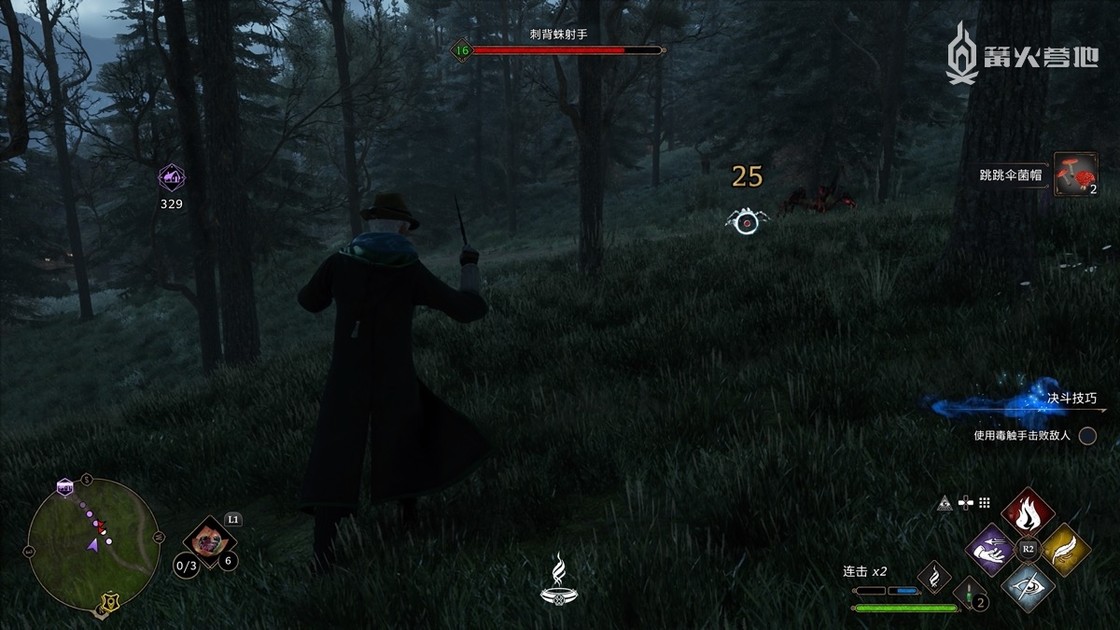
Task: Open the circular minimap
Action: point(94,544)
